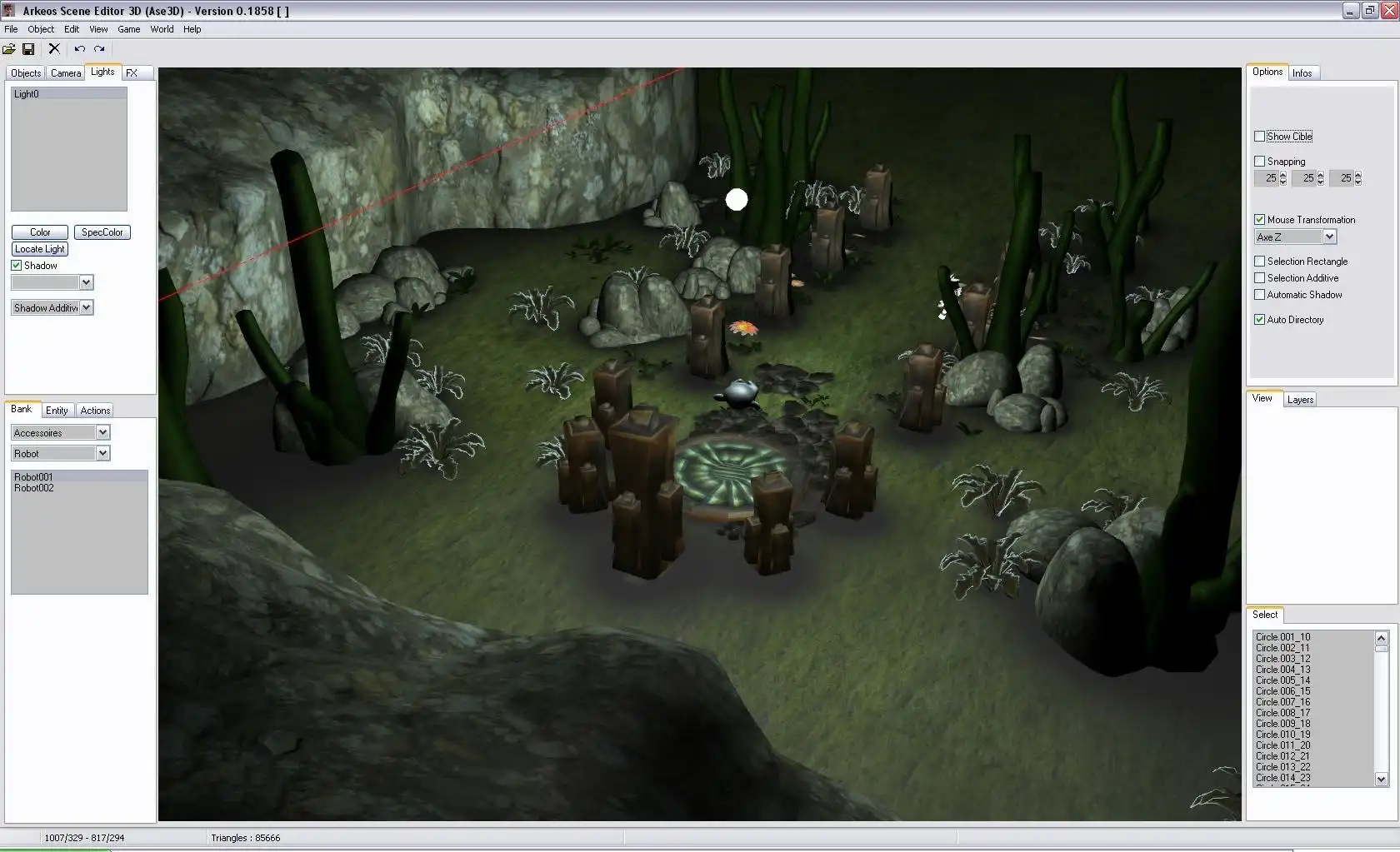Switch to the Camera tab
Image resolution: width=1400 pixels, height=852 pixels.
tap(66, 73)
